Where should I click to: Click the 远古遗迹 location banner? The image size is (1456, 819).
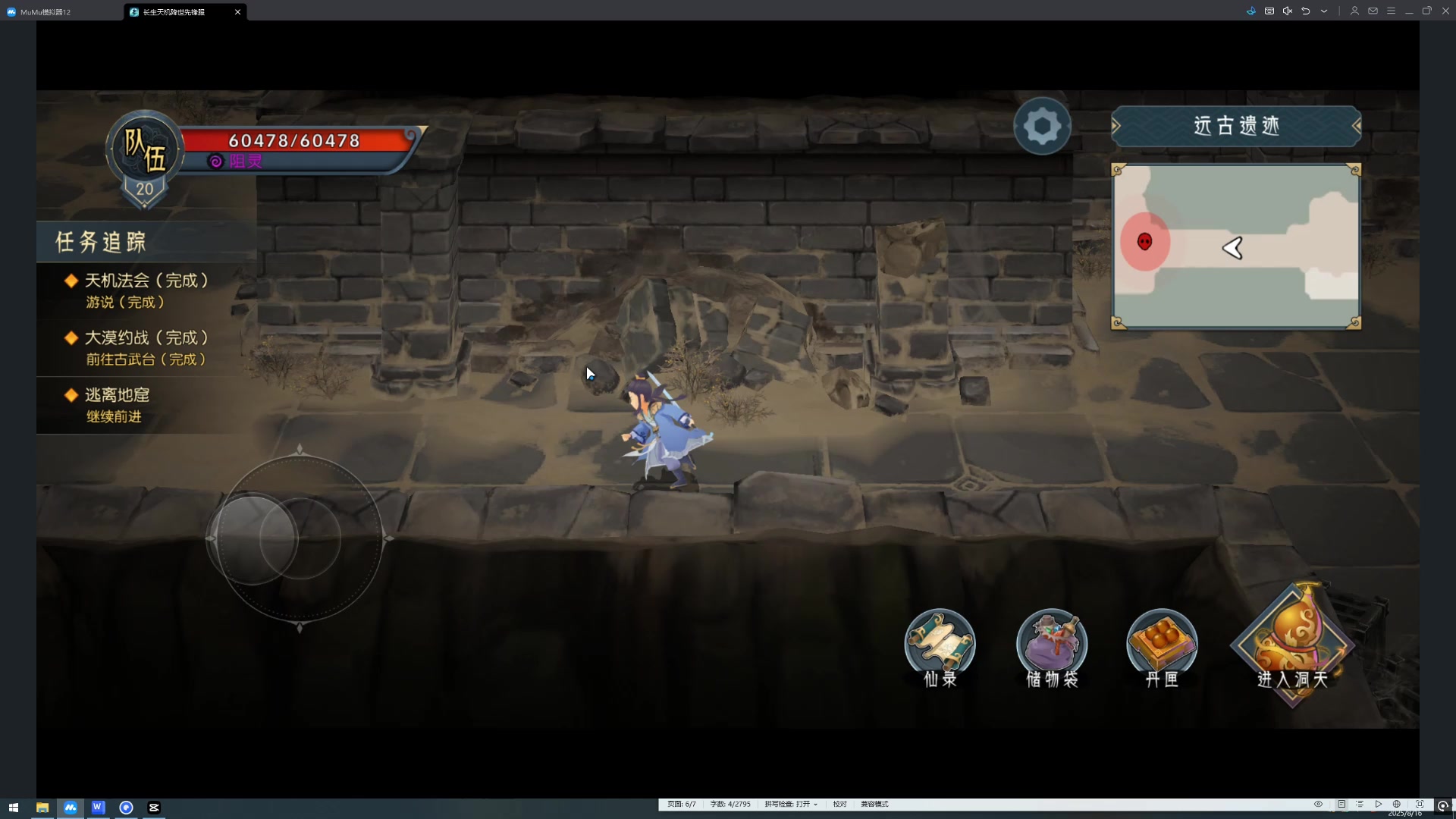(1236, 126)
